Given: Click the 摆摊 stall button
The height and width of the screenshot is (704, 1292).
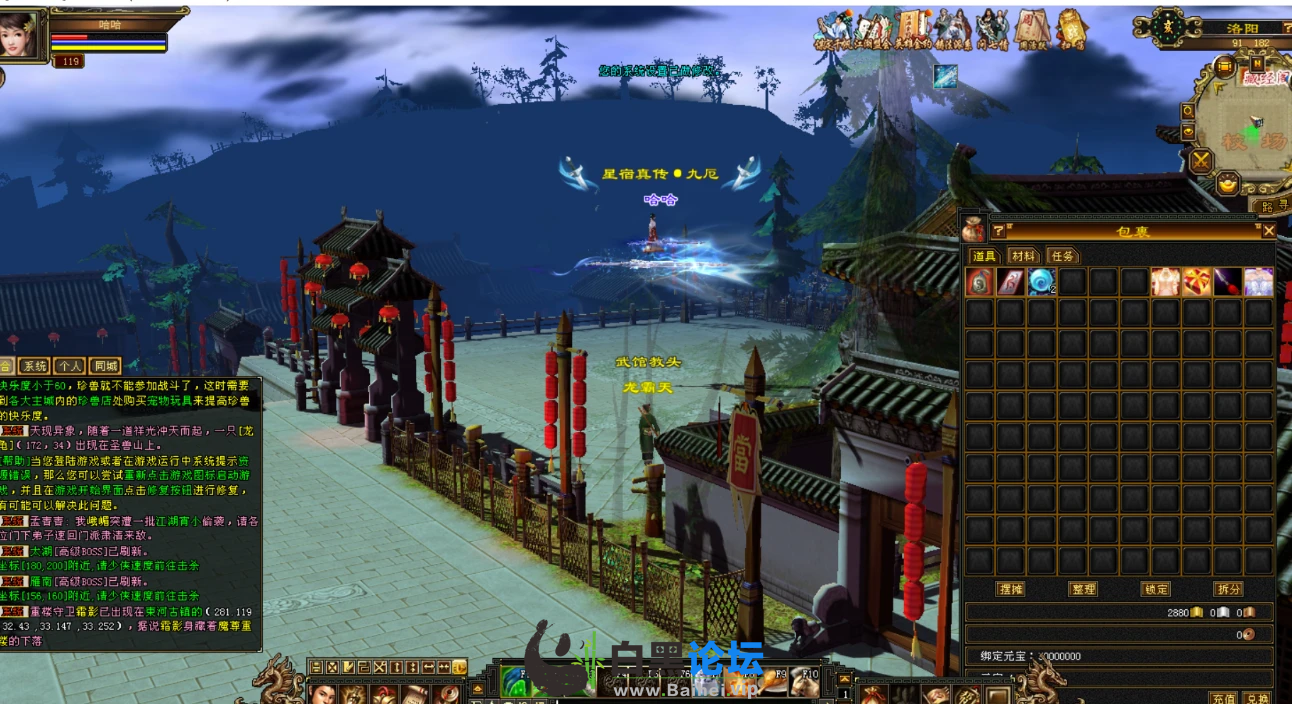Looking at the screenshot, I should click(1011, 589).
